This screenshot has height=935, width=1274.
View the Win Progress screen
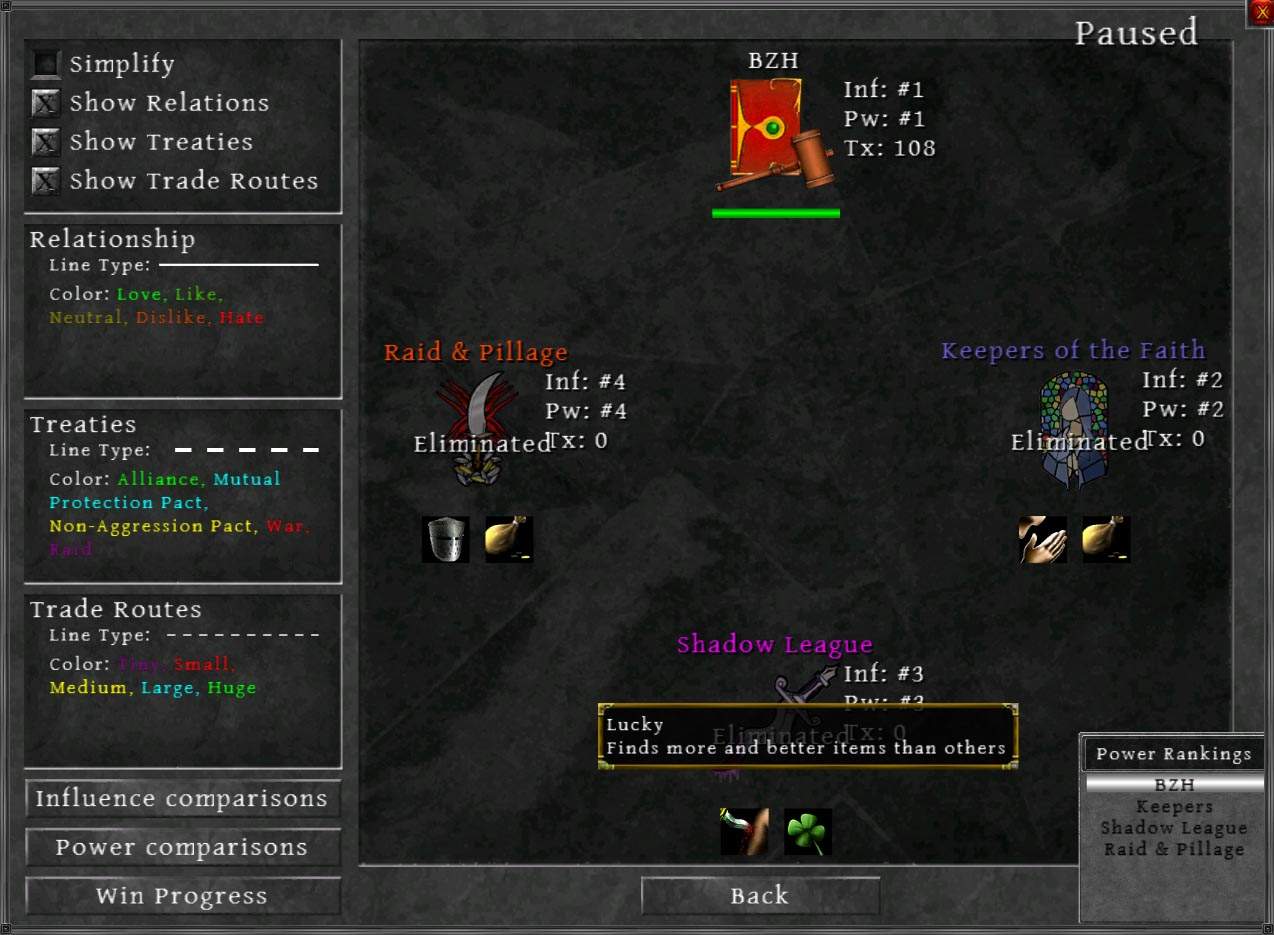click(x=182, y=896)
